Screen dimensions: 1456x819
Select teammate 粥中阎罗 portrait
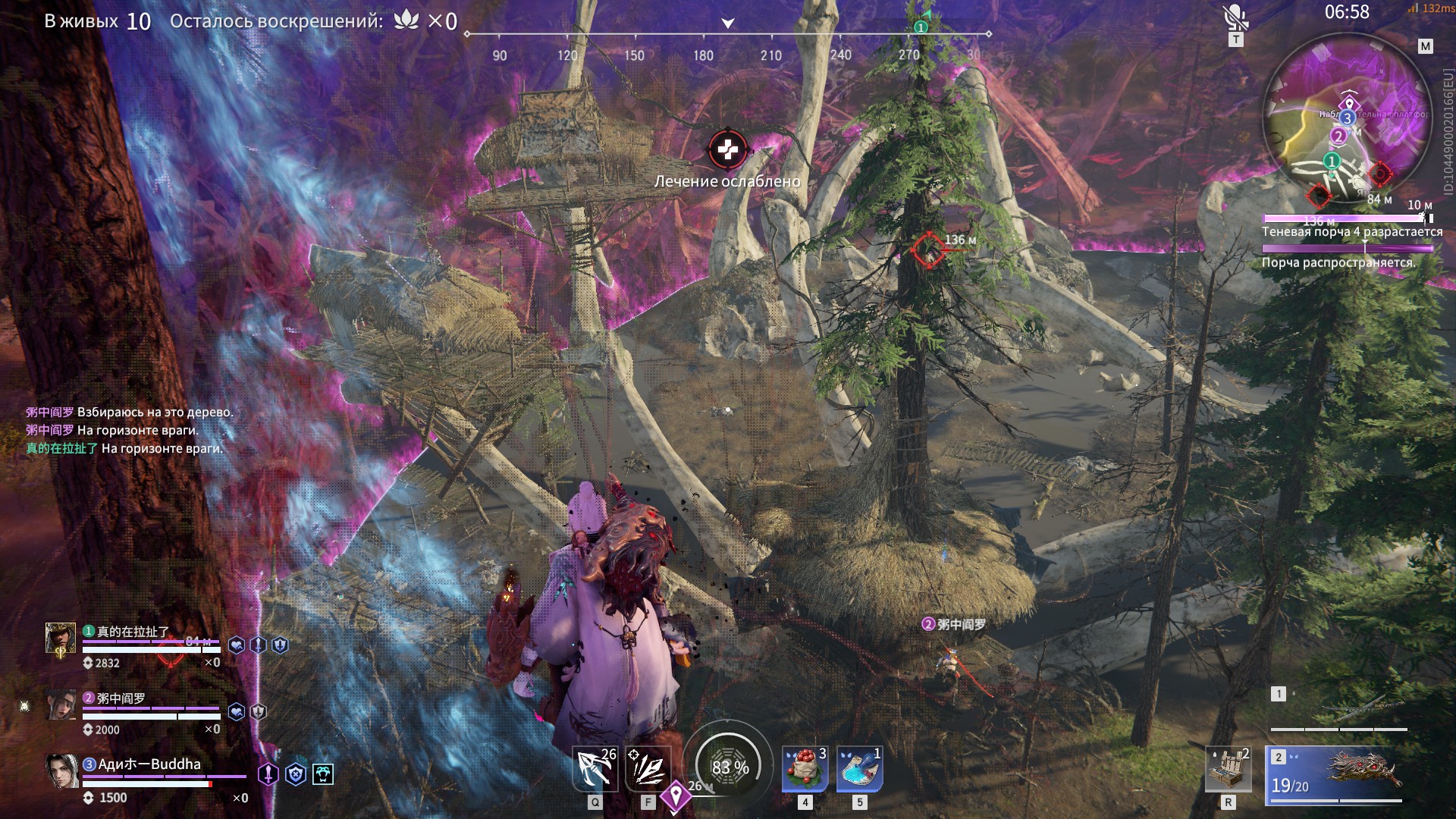pos(62,705)
